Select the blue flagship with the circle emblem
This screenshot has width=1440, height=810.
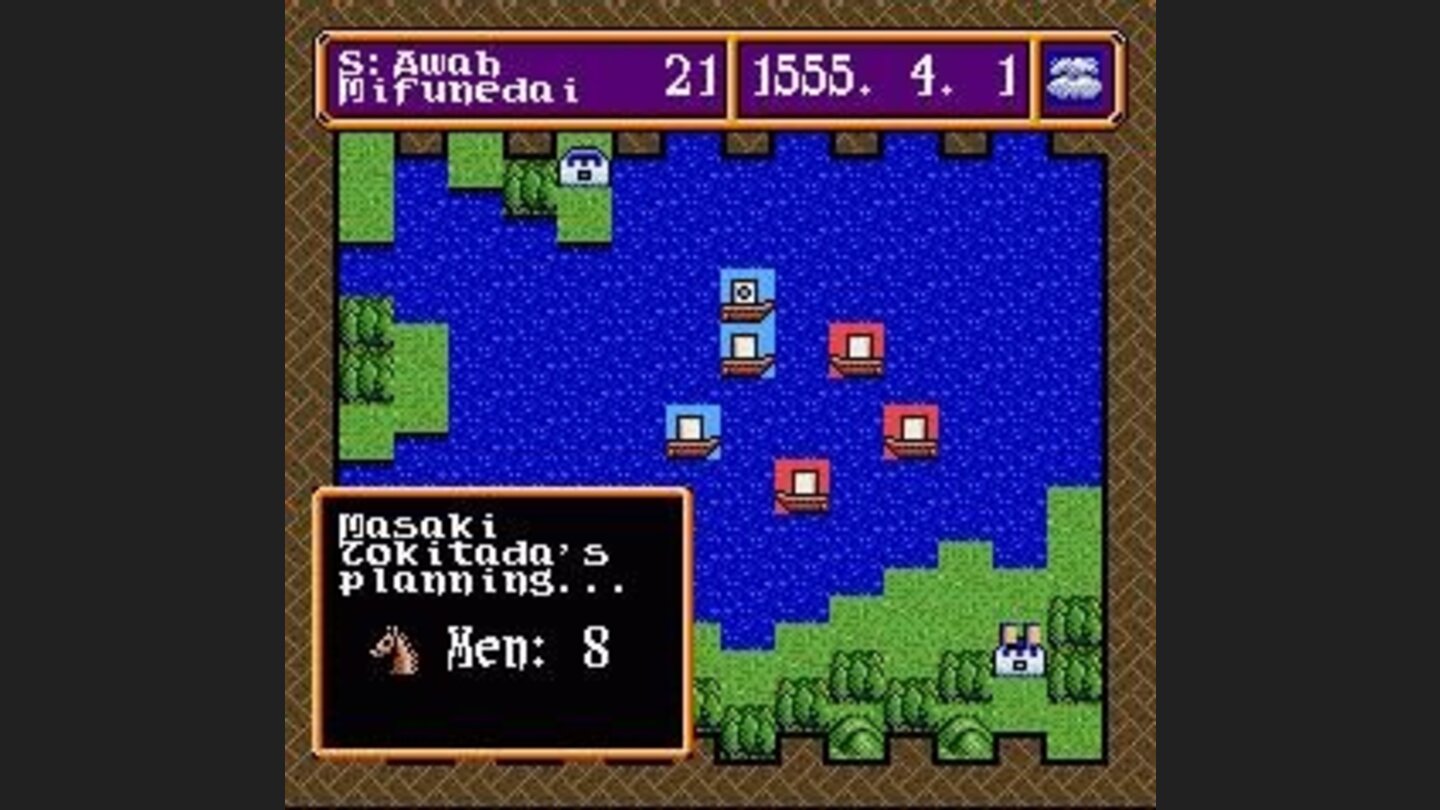[x=745, y=299]
